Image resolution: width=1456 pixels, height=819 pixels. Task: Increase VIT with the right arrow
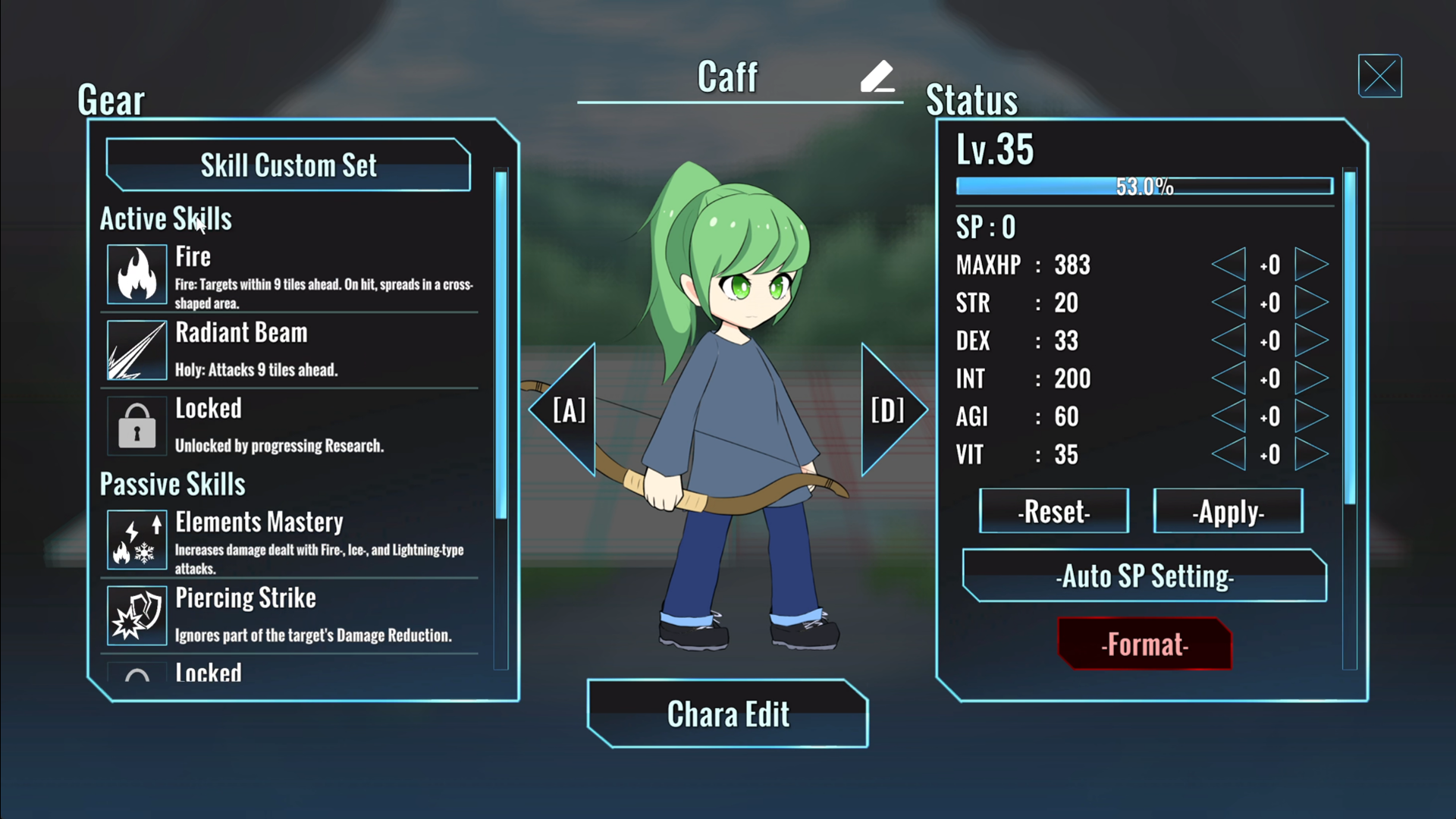(x=1311, y=454)
